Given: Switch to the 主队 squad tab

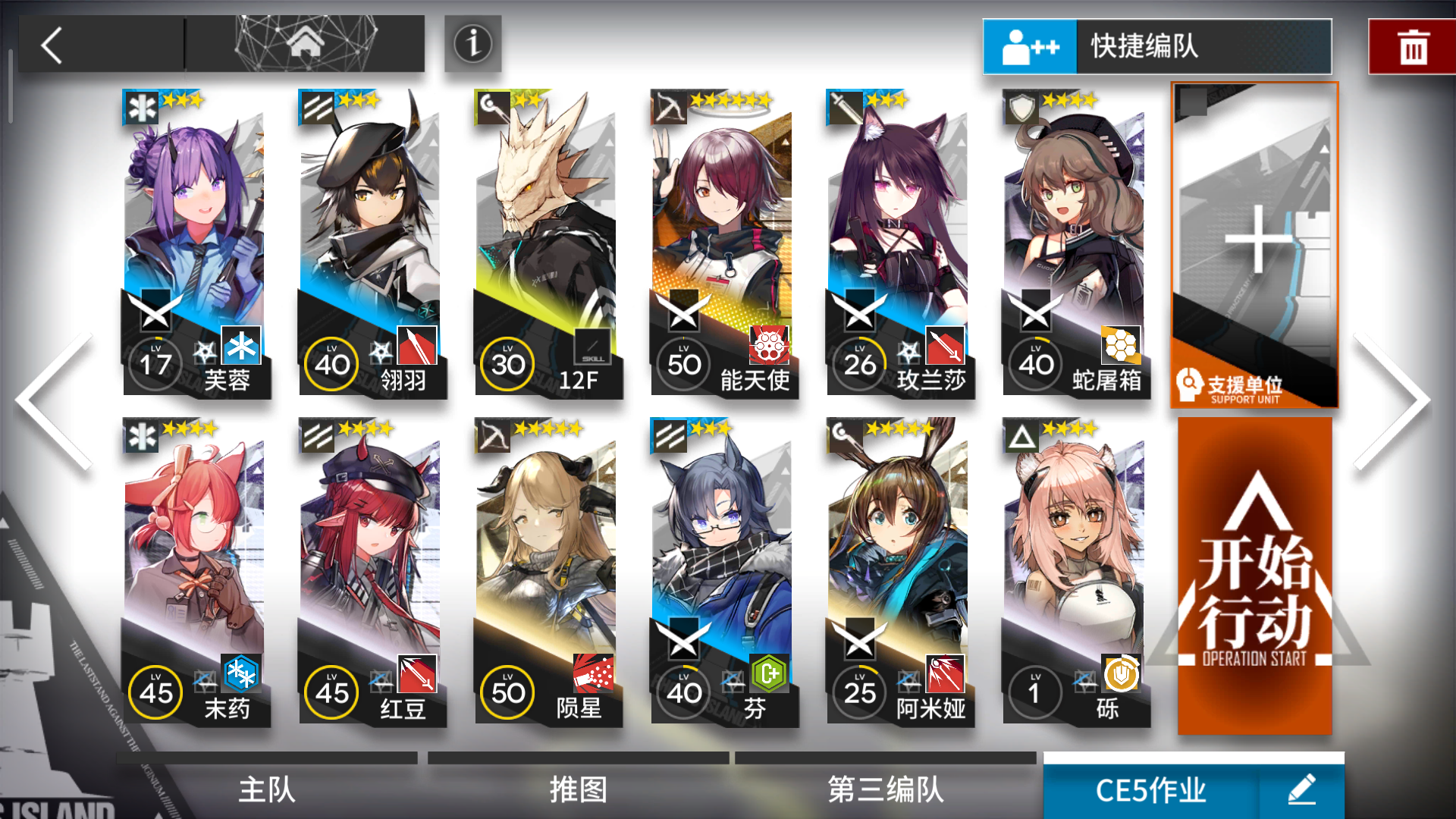Looking at the screenshot, I should pyautogui.click(x=267, y=789).
